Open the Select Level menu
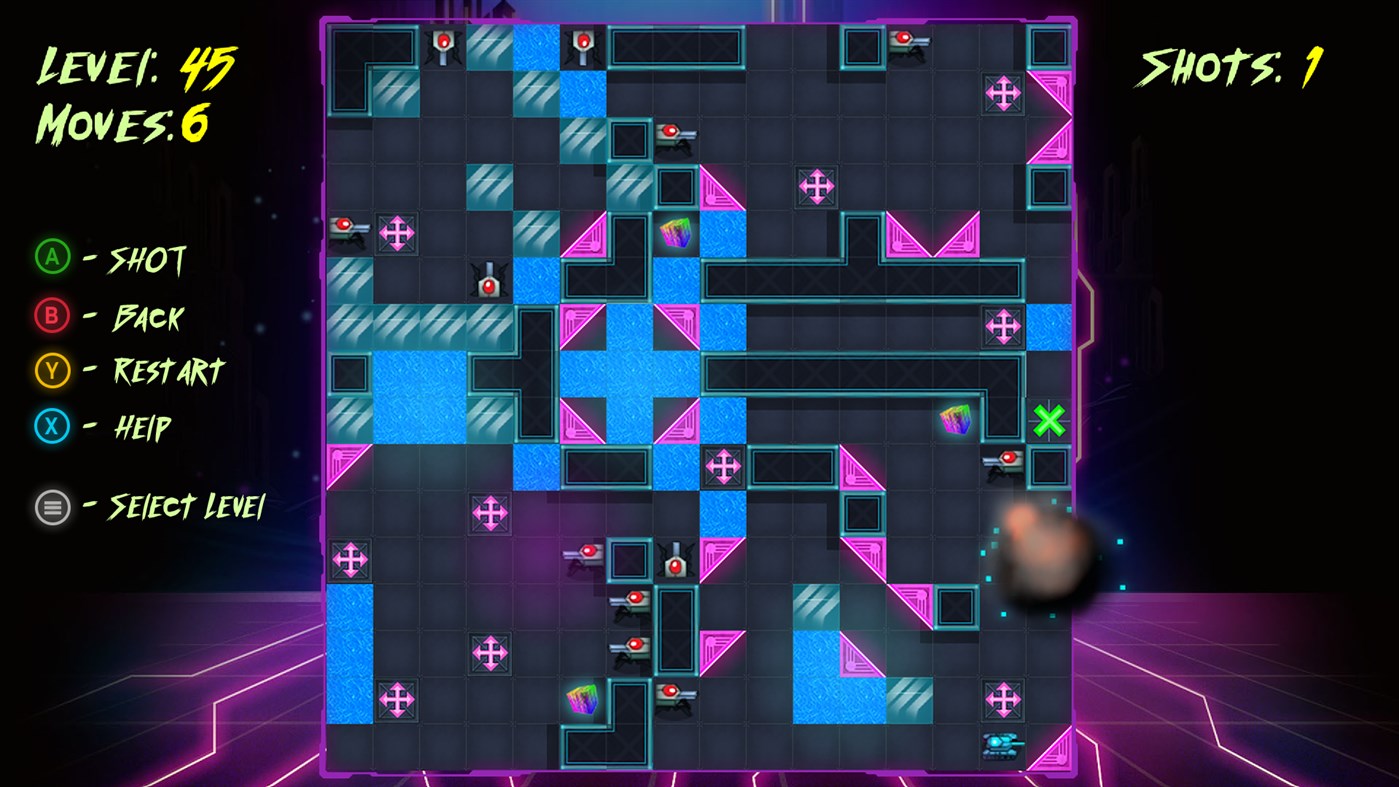This screenshot has height=787, width=1399. pos(52,507)
